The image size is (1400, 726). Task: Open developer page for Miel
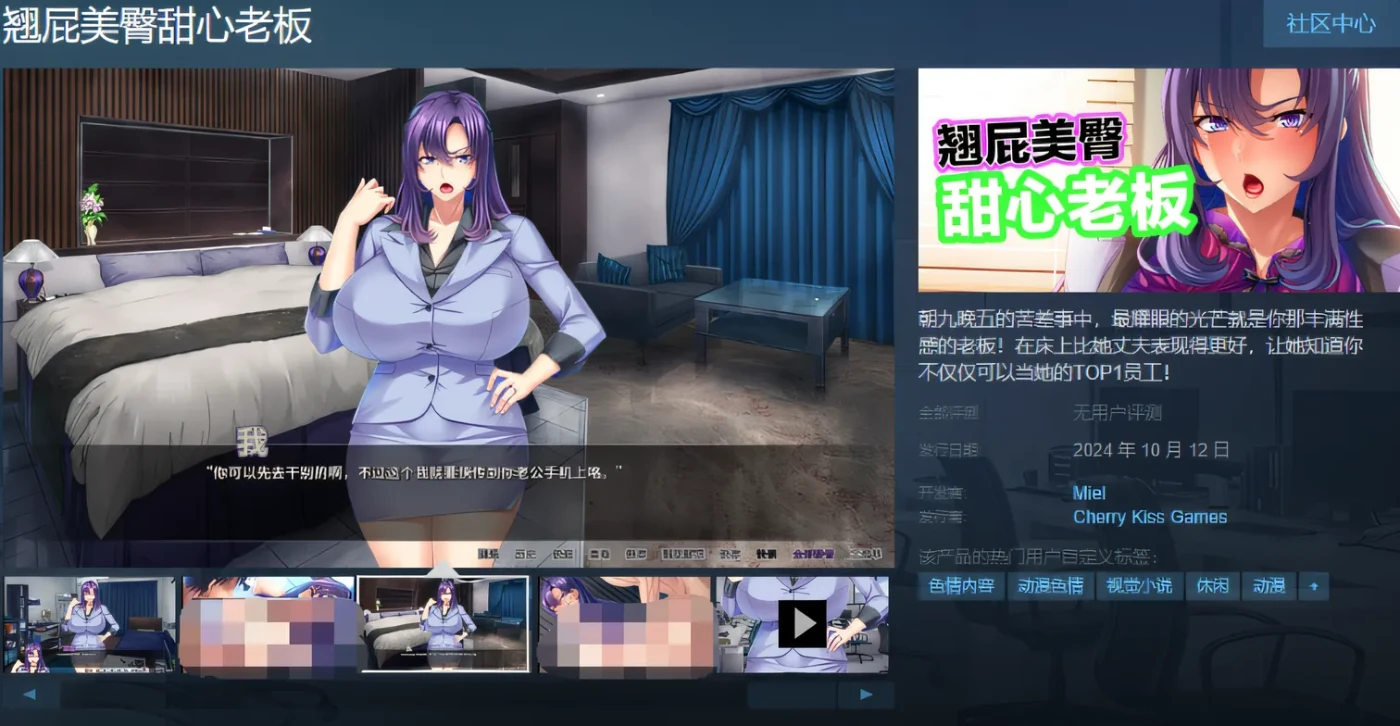coord(1089,492)
